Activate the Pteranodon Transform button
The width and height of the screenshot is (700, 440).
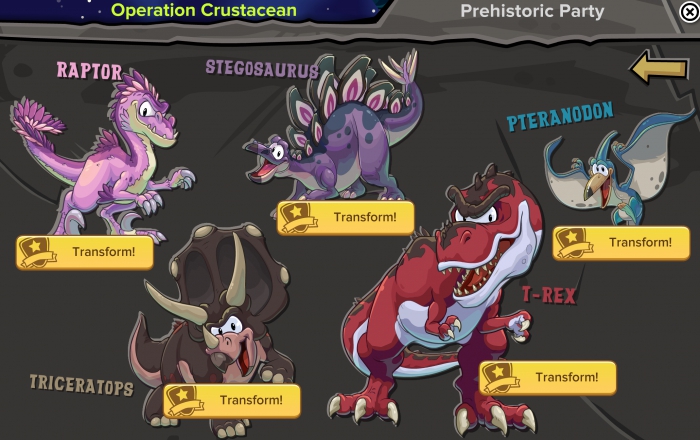621,242
